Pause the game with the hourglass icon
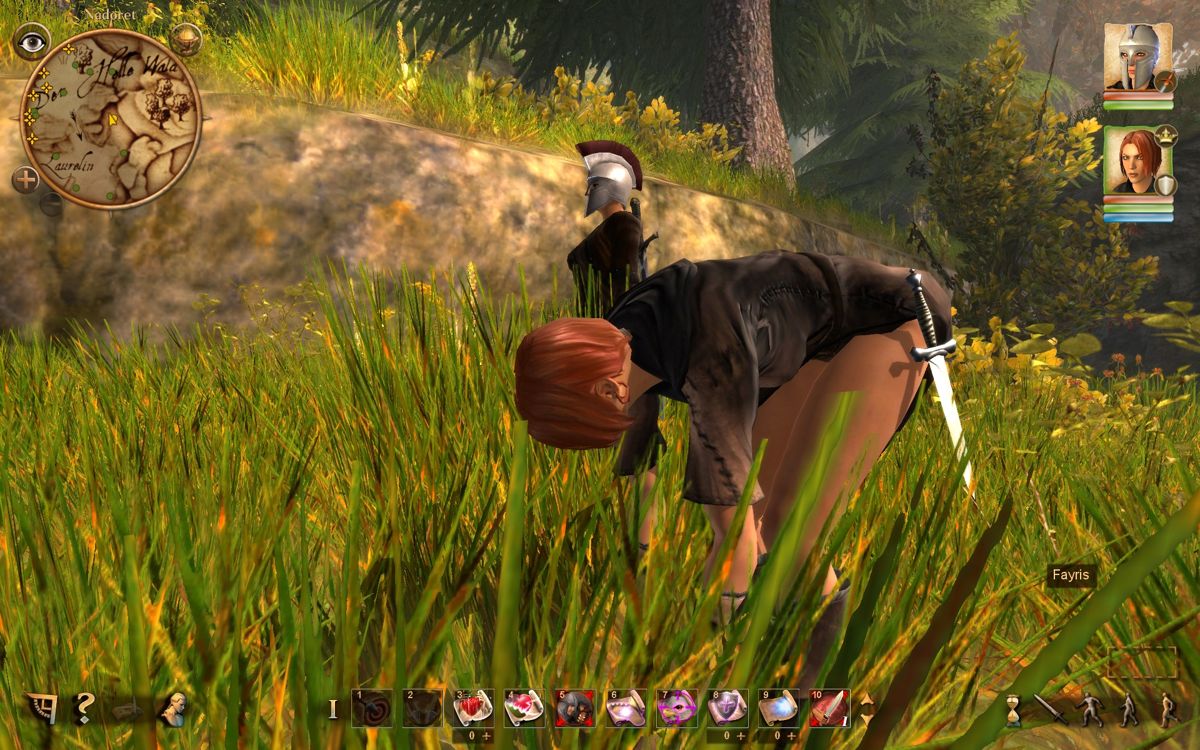This screenshot has height=750, width=1200. (x=1014, y=709)
